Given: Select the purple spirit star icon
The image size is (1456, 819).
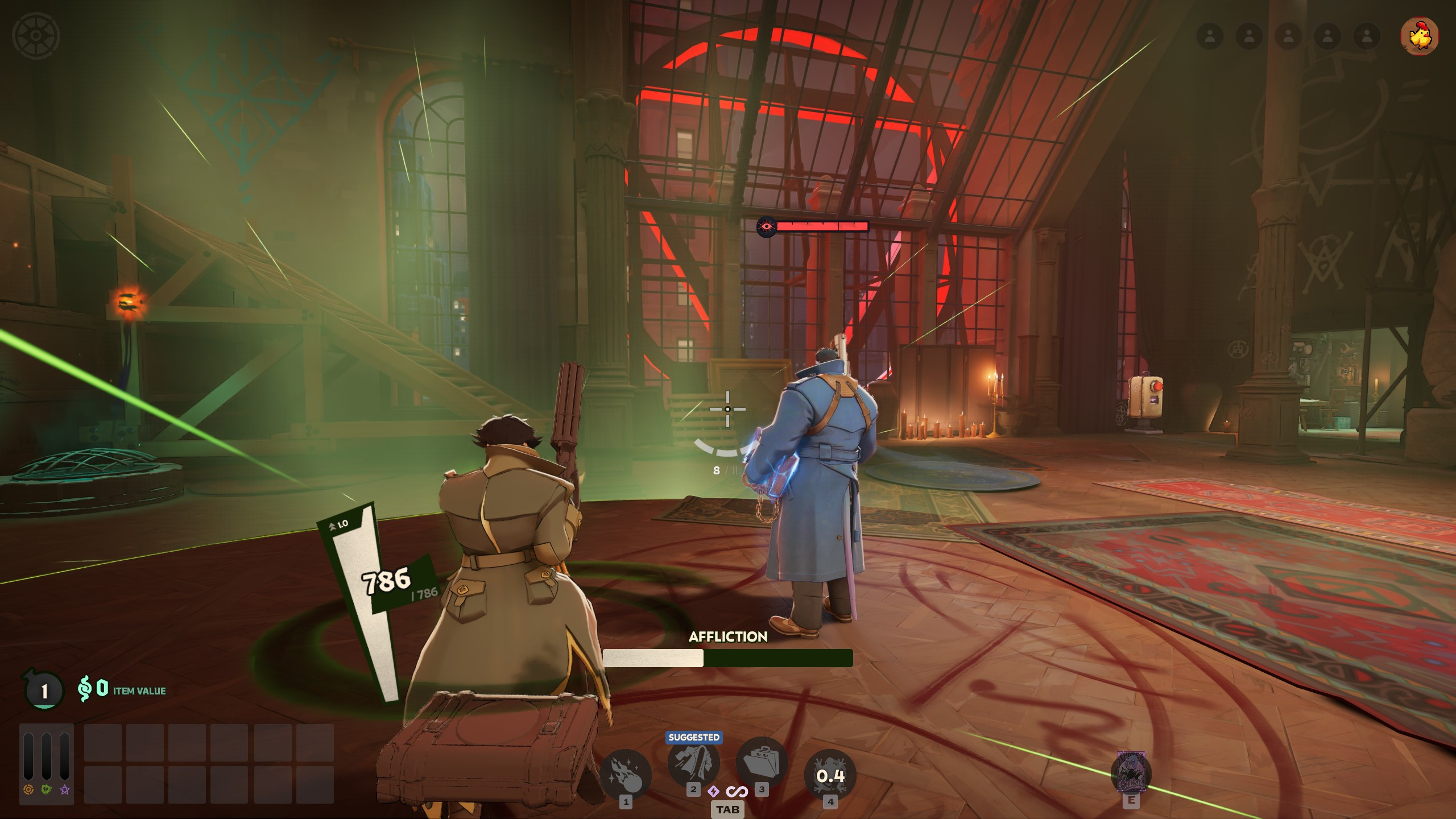Looking at the screenshot, I should (65, 789).
